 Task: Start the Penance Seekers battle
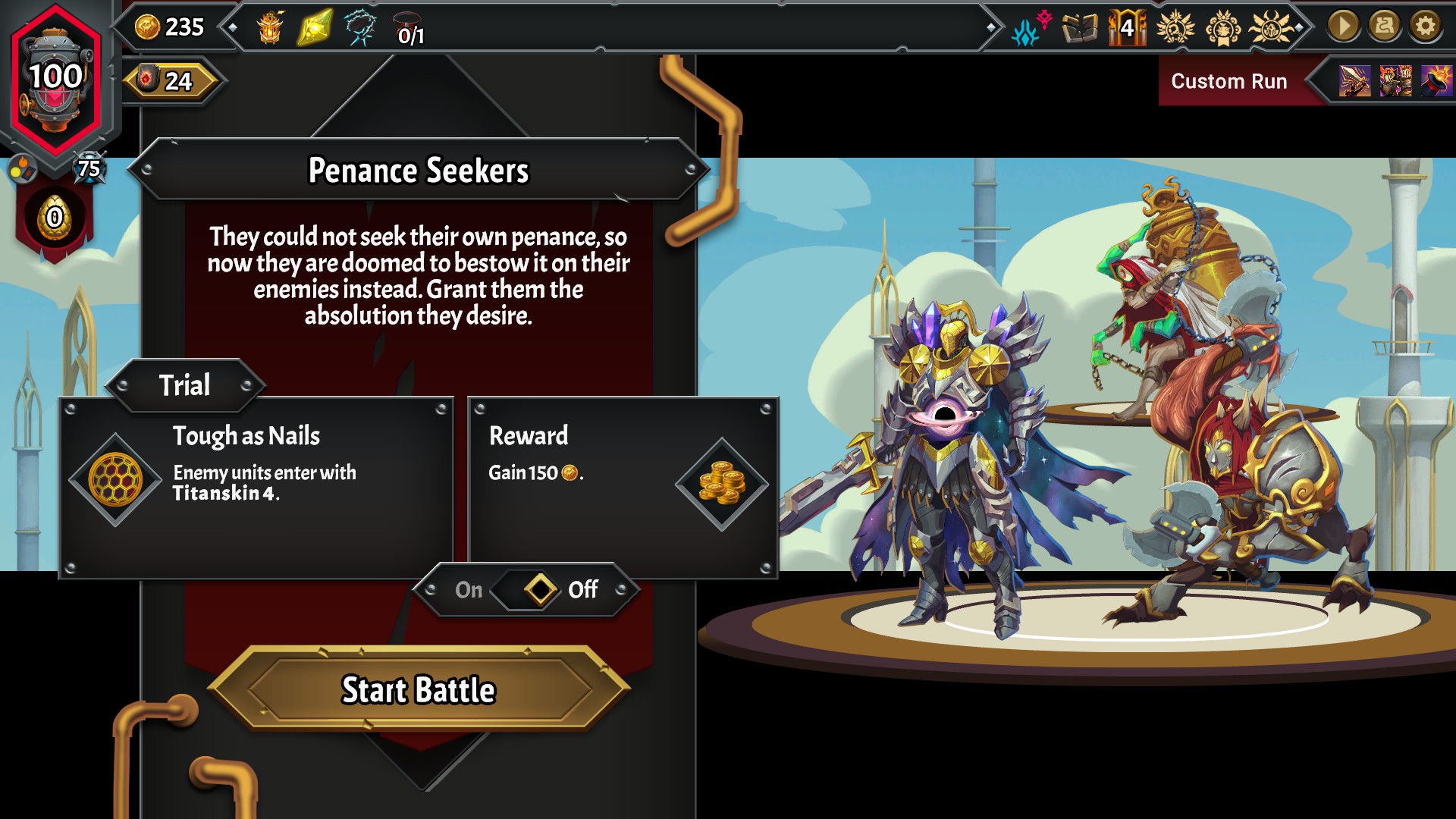coord(419,689)
